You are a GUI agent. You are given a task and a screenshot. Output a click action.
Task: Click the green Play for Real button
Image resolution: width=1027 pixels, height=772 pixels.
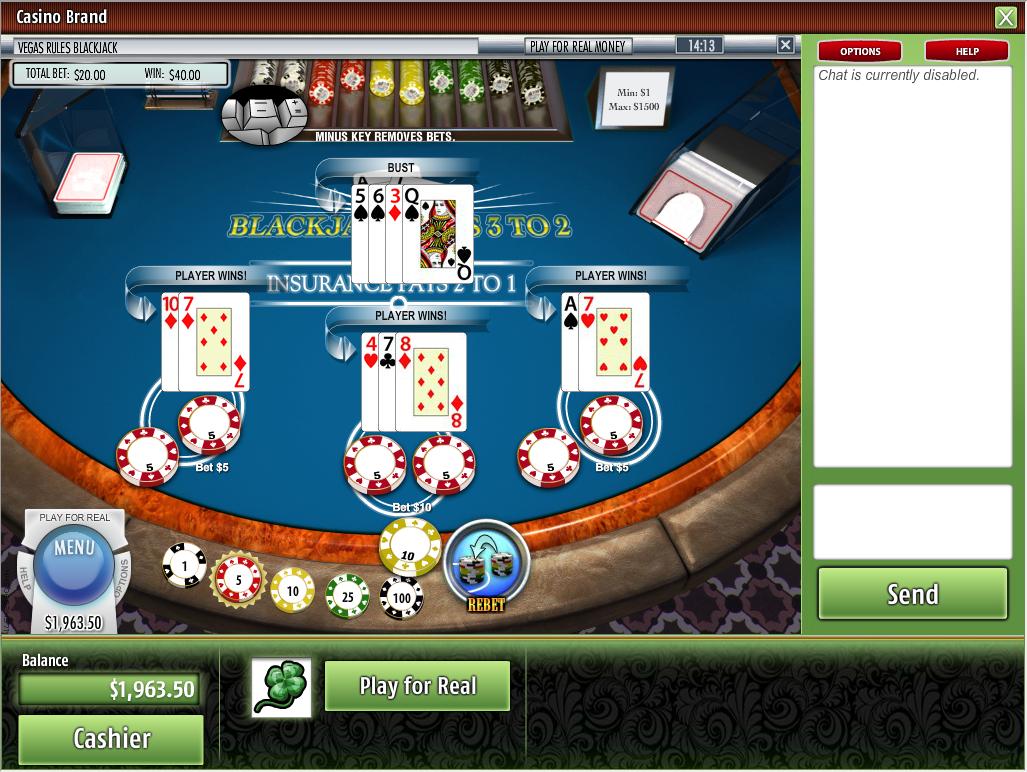(417, 686)
